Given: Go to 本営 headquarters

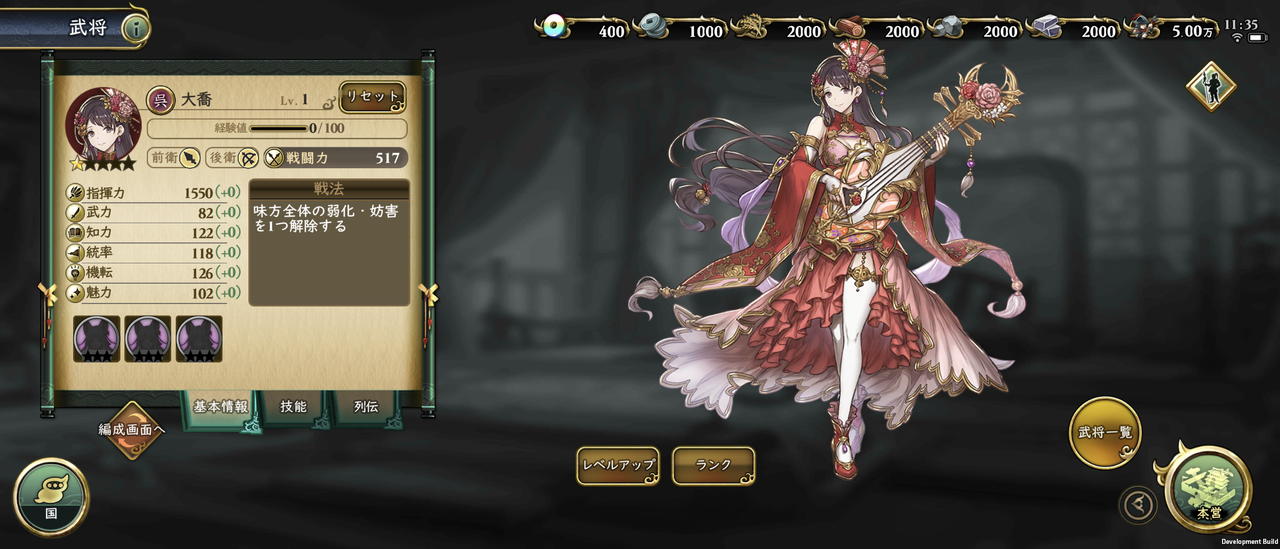Looking at the screenshot, I should (1209, 490).
